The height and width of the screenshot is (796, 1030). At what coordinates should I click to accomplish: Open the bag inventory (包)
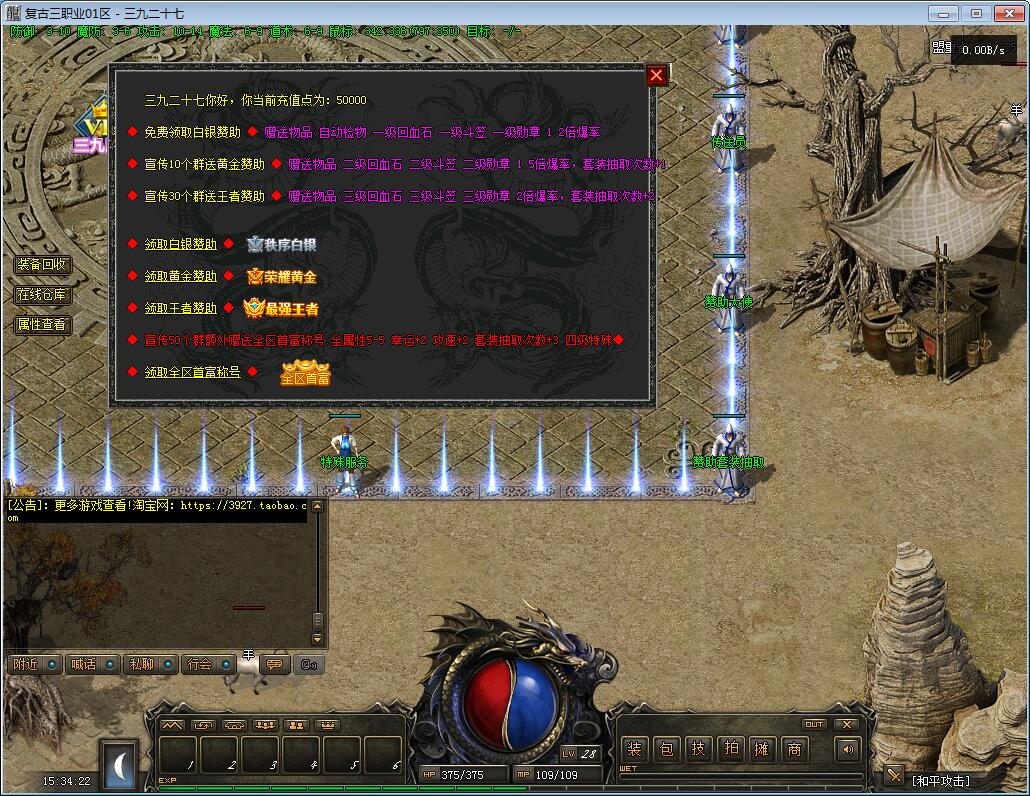(667, 749)
